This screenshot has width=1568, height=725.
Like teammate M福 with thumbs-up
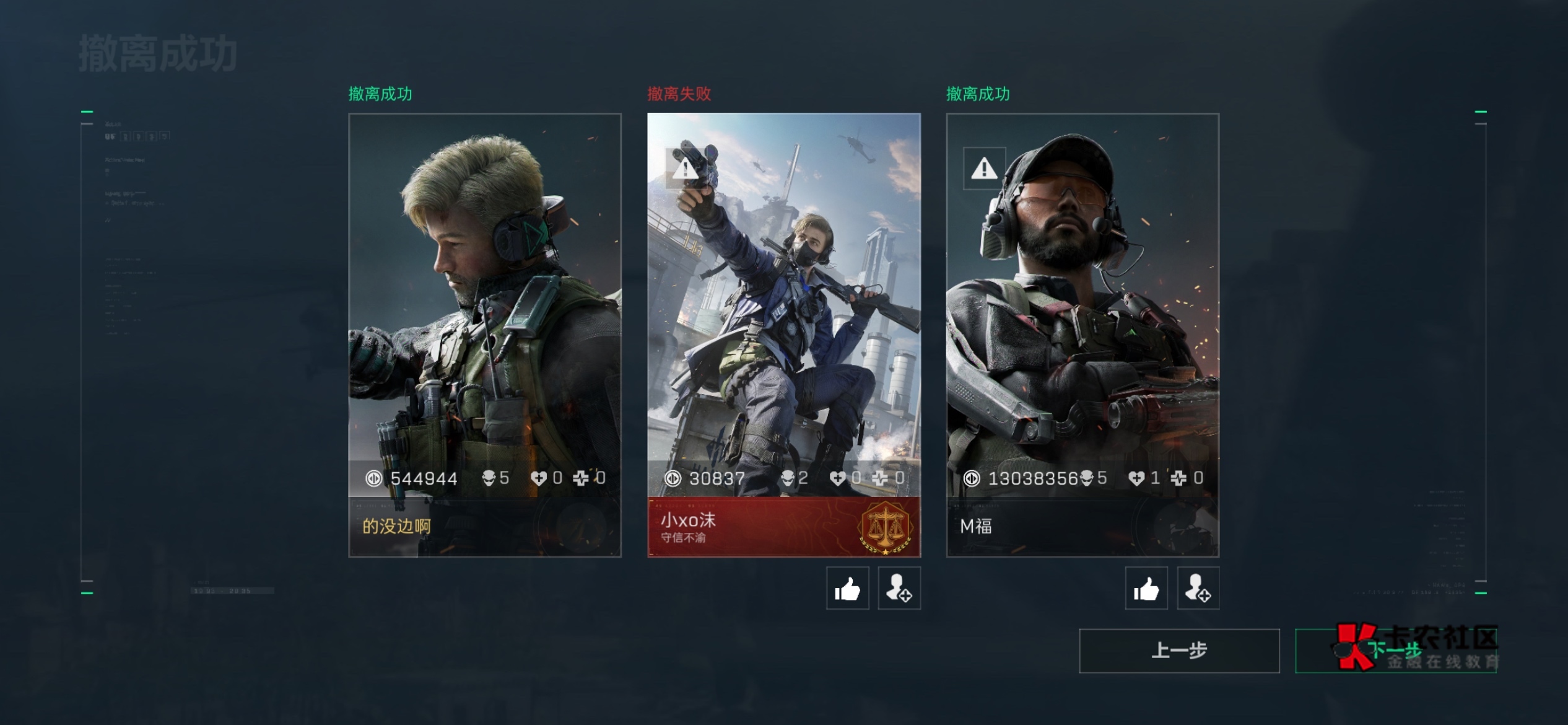click(x=1146, y=588)
